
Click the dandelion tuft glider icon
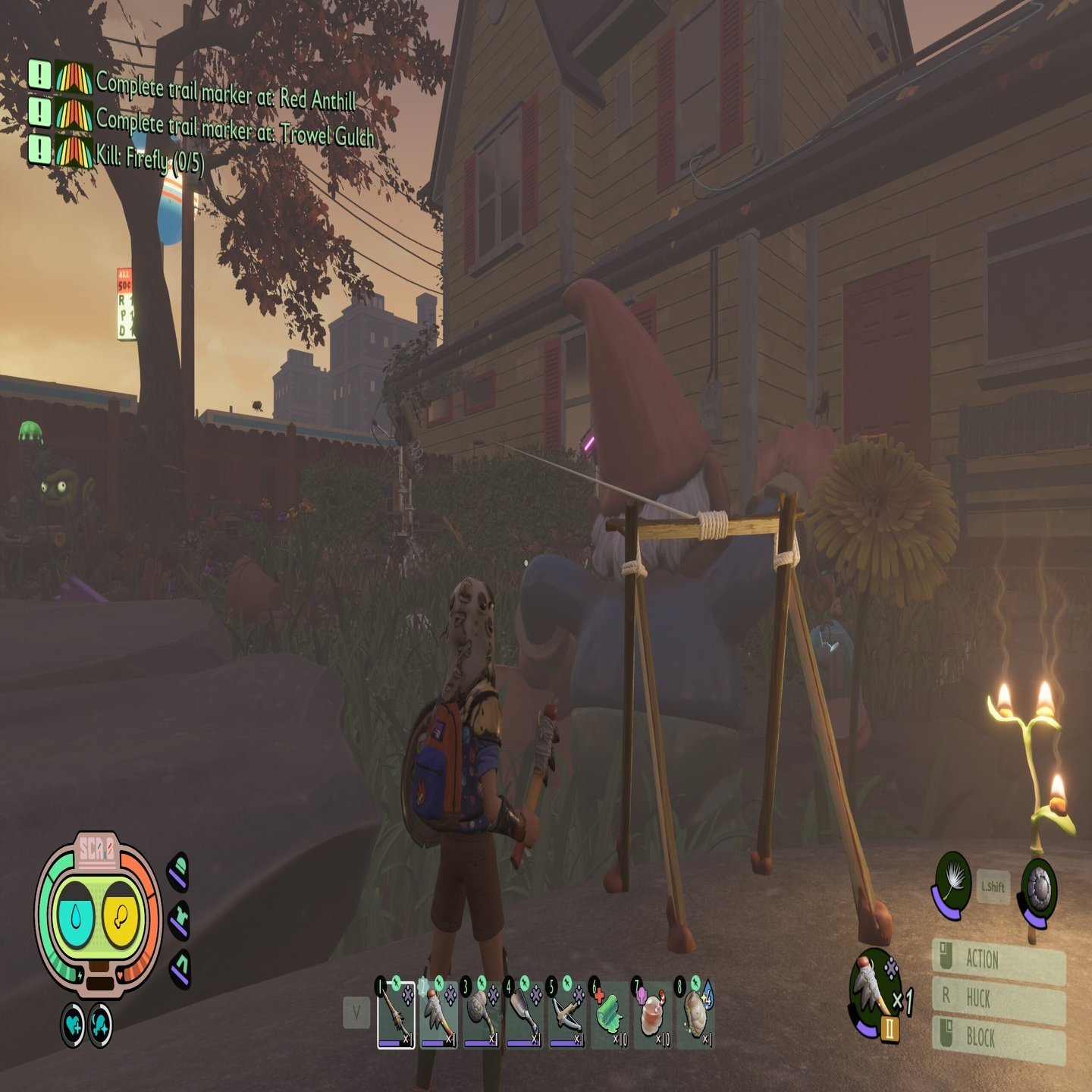[952, 883]
